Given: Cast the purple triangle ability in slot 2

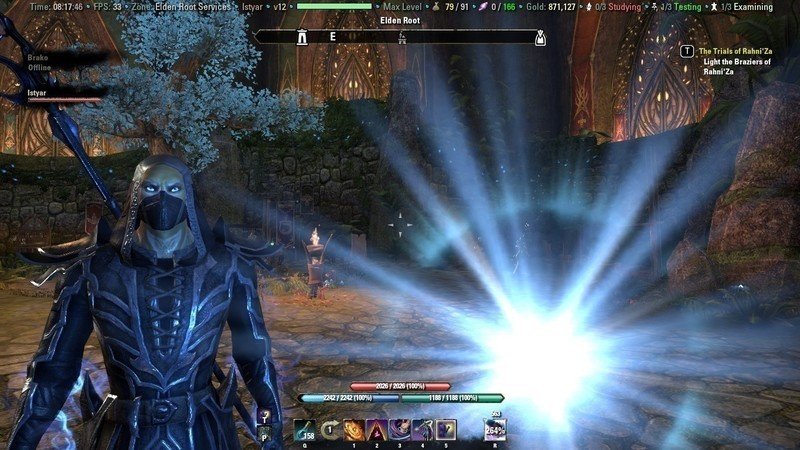Looking at the screenshot, I should pos(376,429).
